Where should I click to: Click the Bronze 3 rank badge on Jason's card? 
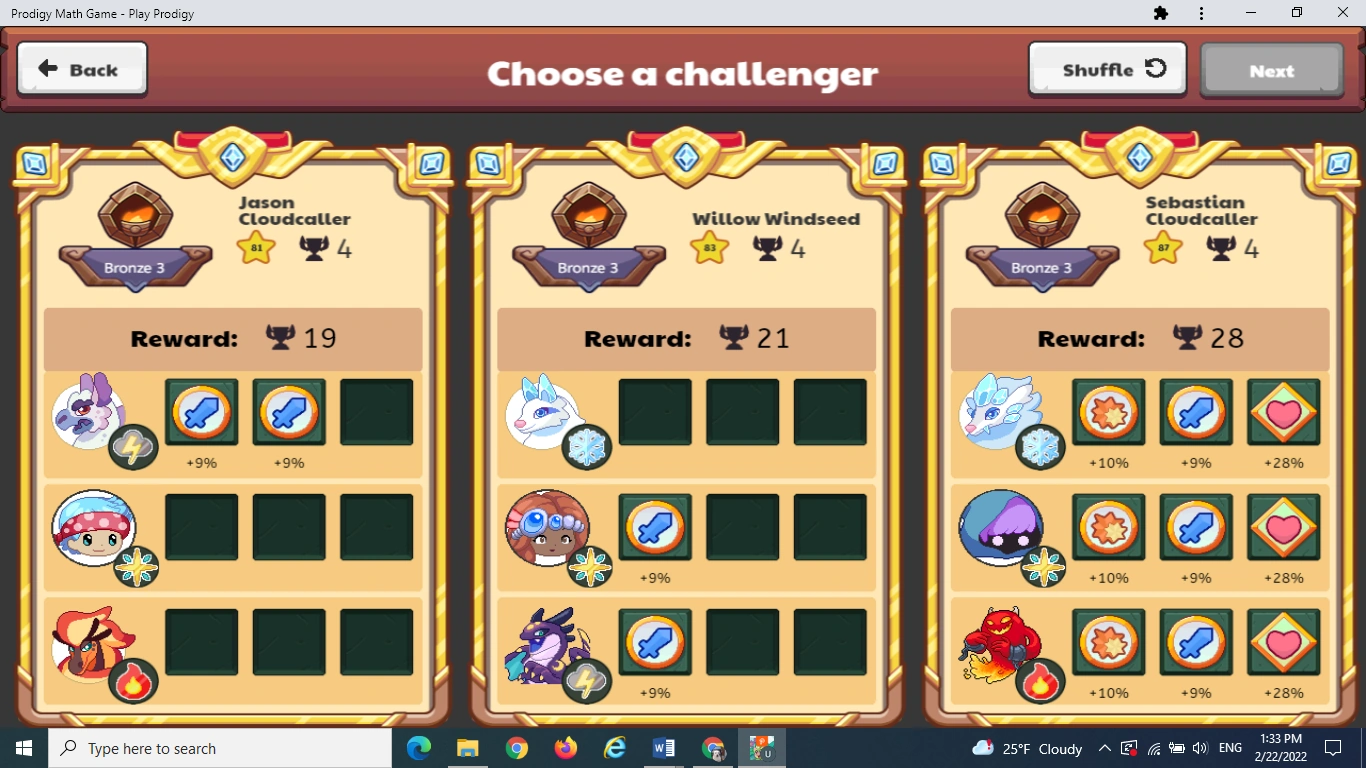[x=135, y=268]
